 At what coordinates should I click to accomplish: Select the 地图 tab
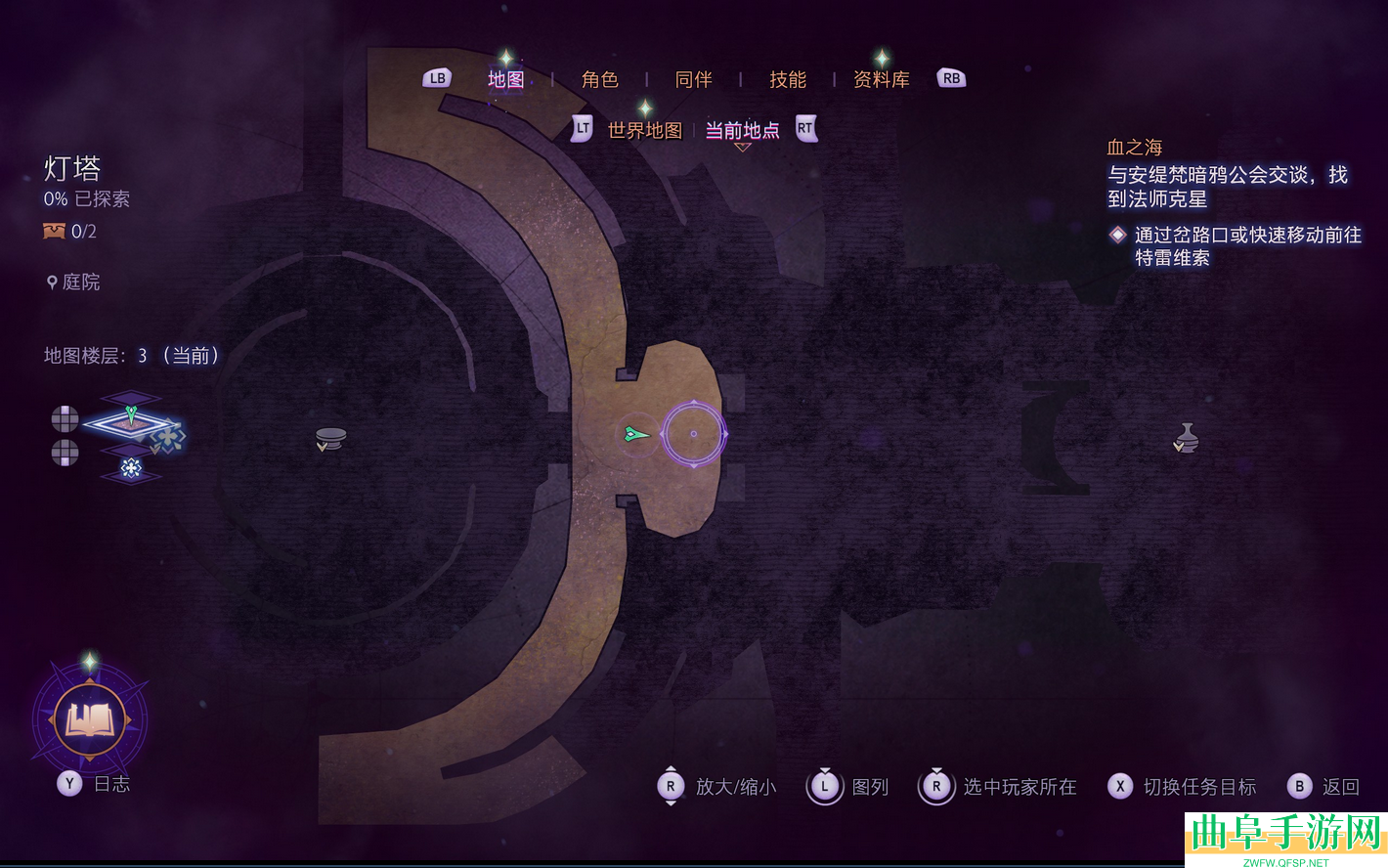505,79
